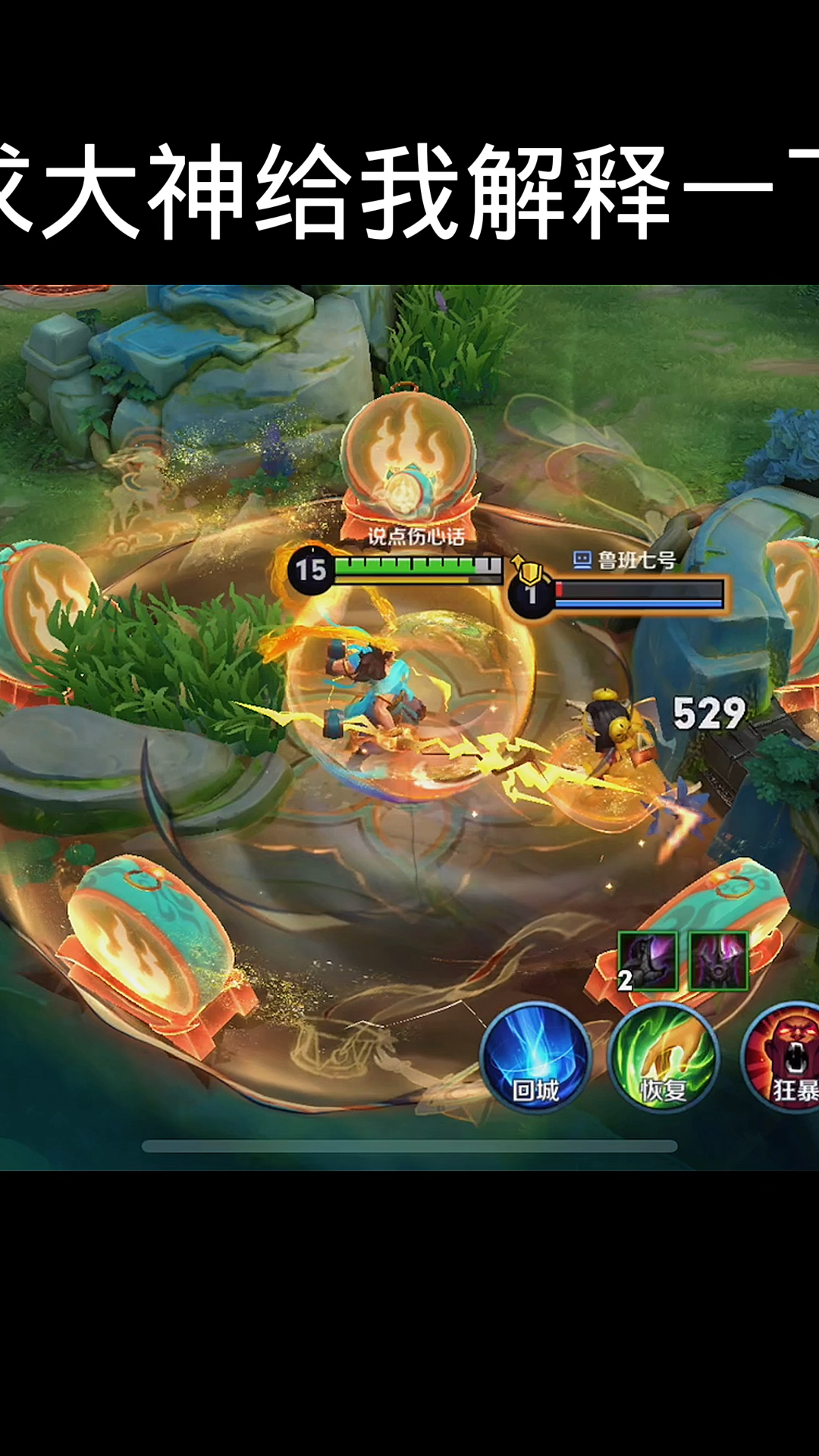Screen dimensions: 819x1456
Task: Choose the purple armor item without a number
Action: tap(718, 961)
